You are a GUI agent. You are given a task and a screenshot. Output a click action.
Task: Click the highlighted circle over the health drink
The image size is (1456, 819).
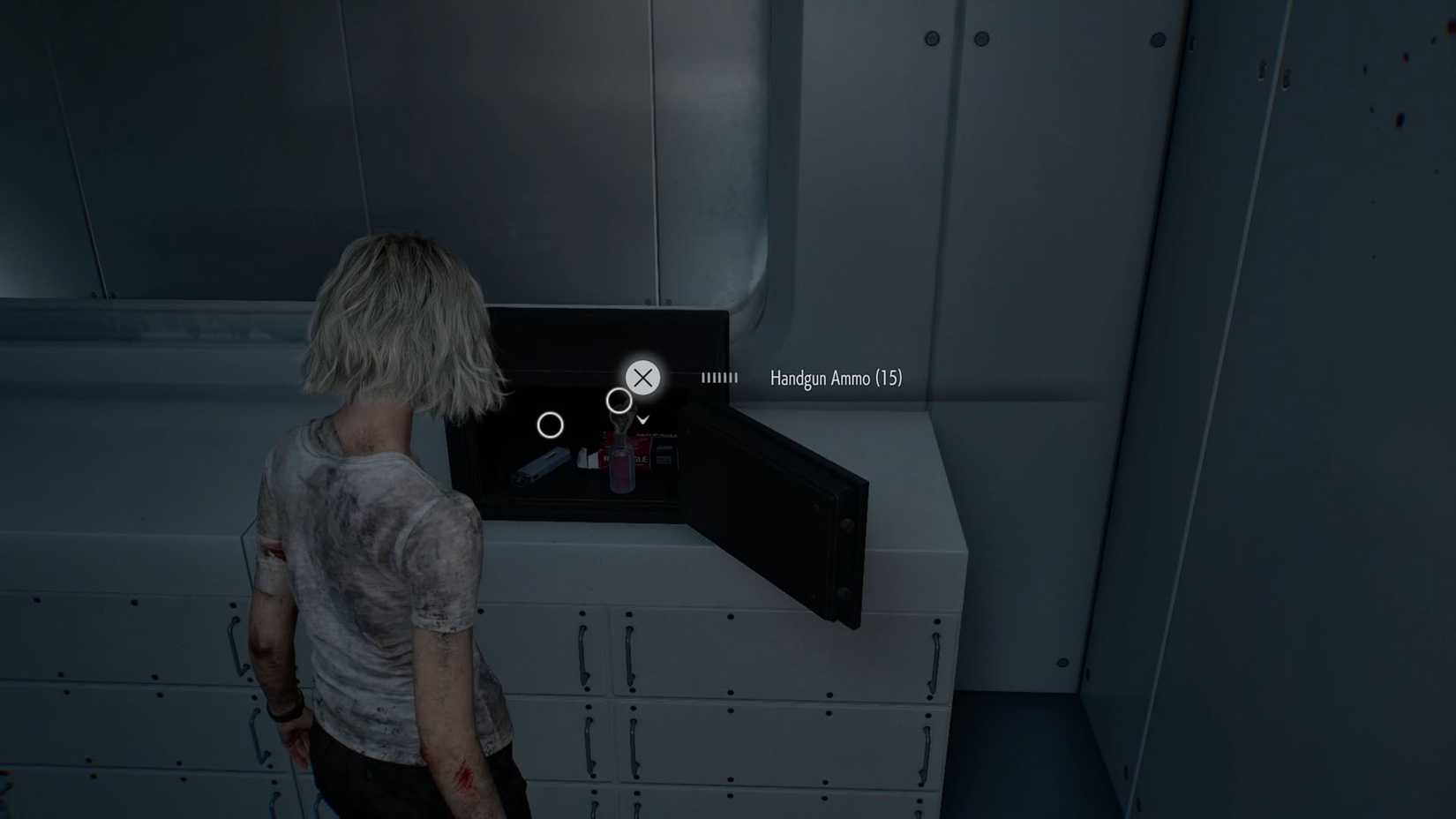click(x=620, y=400)
